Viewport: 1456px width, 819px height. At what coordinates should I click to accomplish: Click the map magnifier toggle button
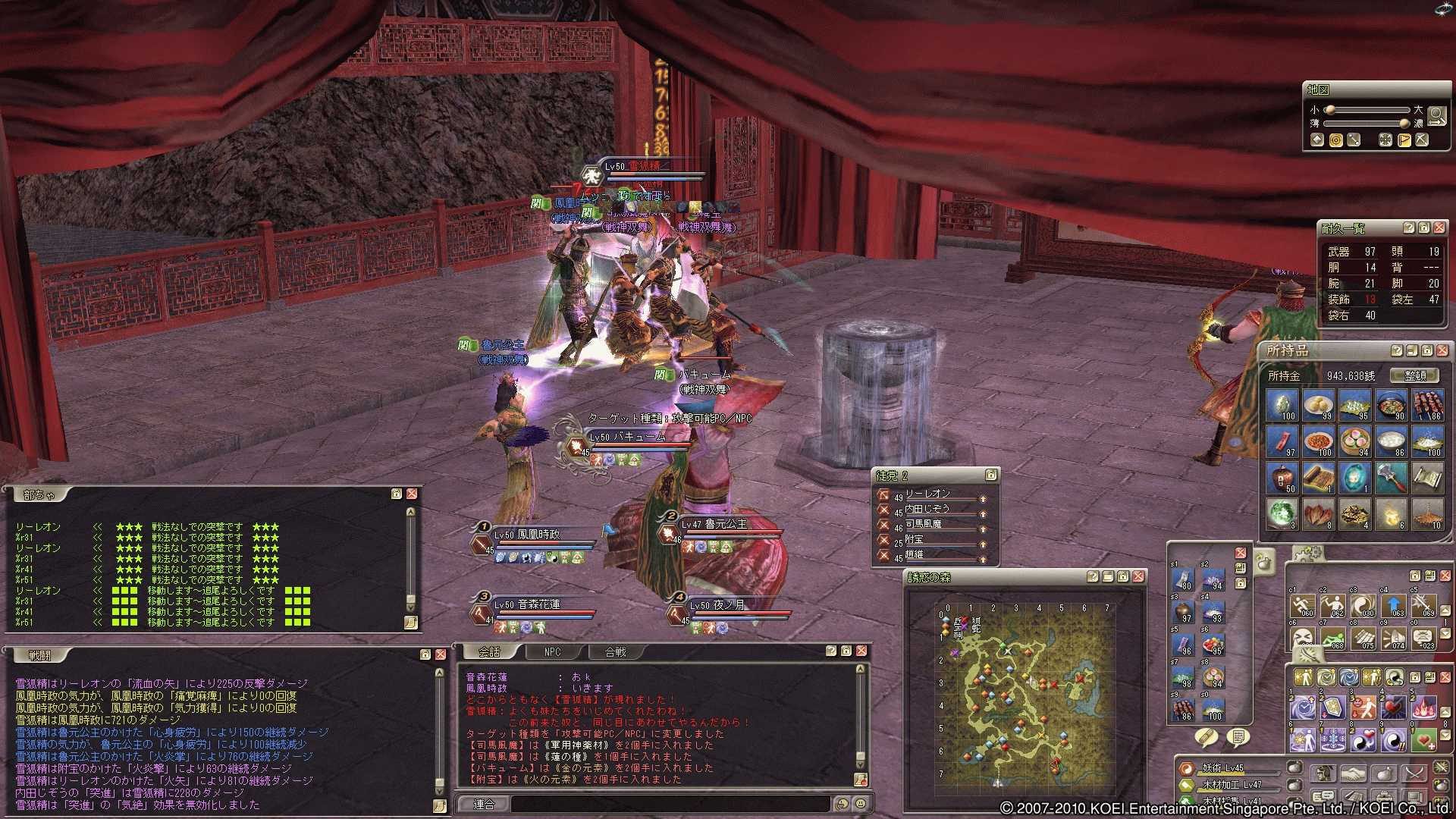(x=1436, y=115)
